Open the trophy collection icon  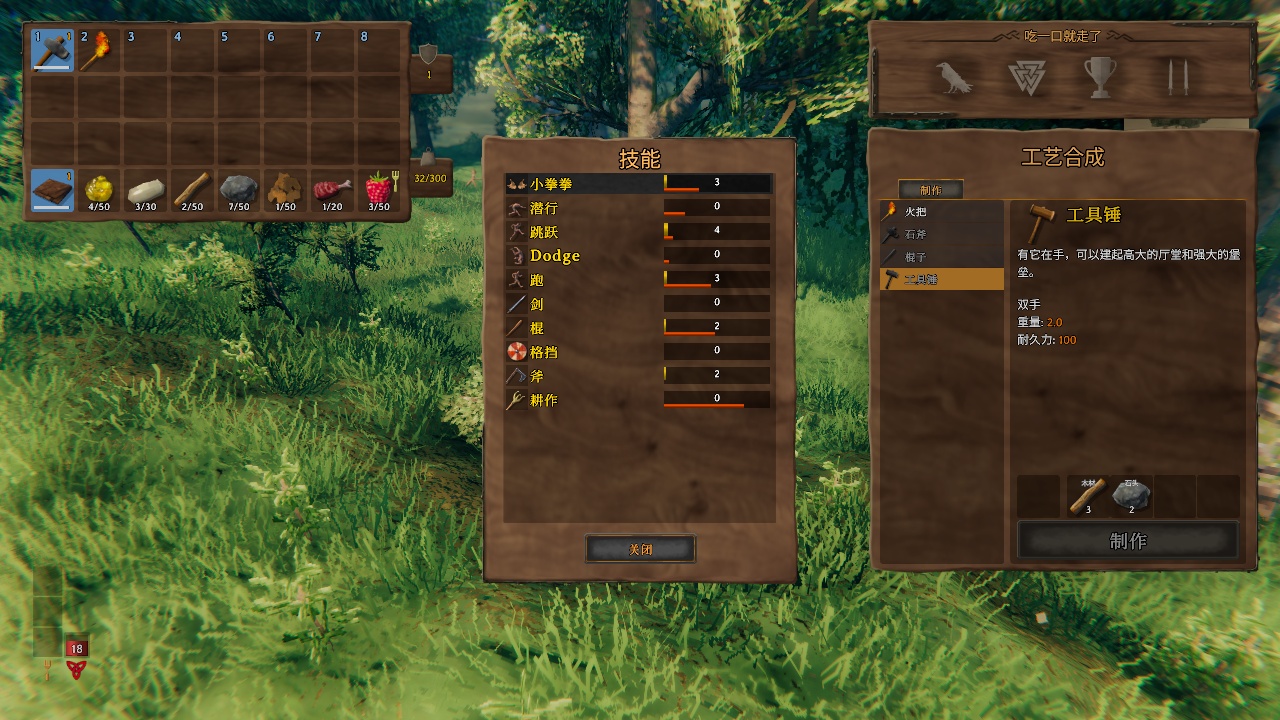point(1100,78)
